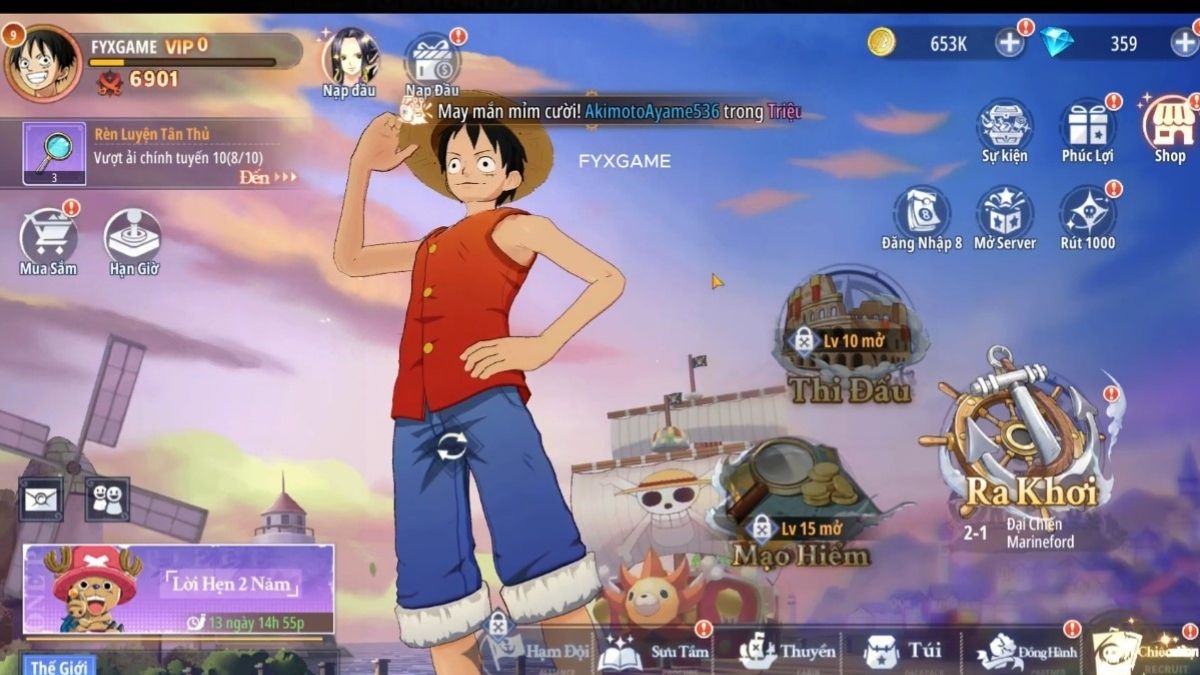This screenshot has height=675, width=1200.
Task: Claim Đăng Nhập 8 login reward
Action: [922, 212]
